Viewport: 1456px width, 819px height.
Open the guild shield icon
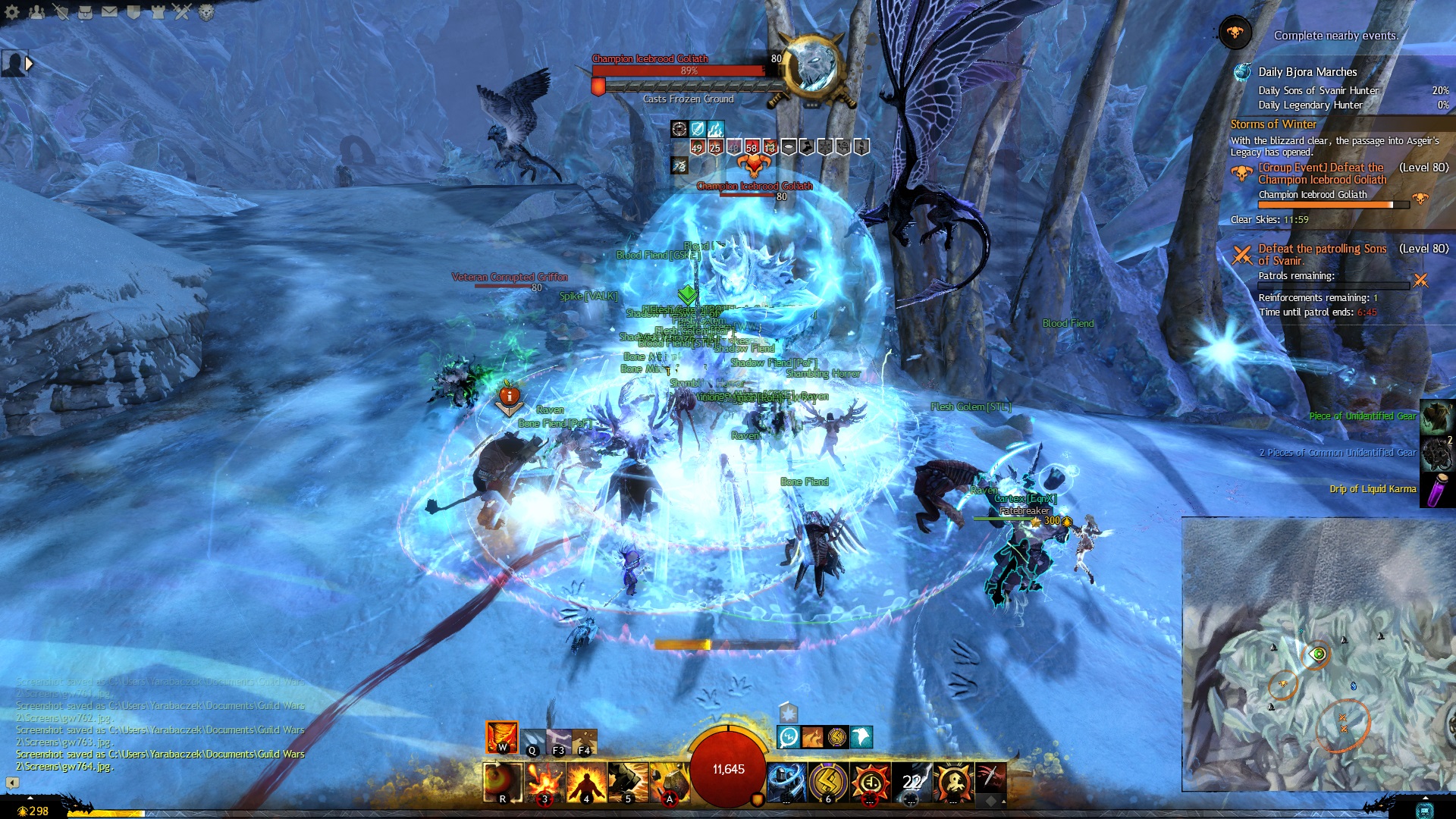(x=133, y=12)
